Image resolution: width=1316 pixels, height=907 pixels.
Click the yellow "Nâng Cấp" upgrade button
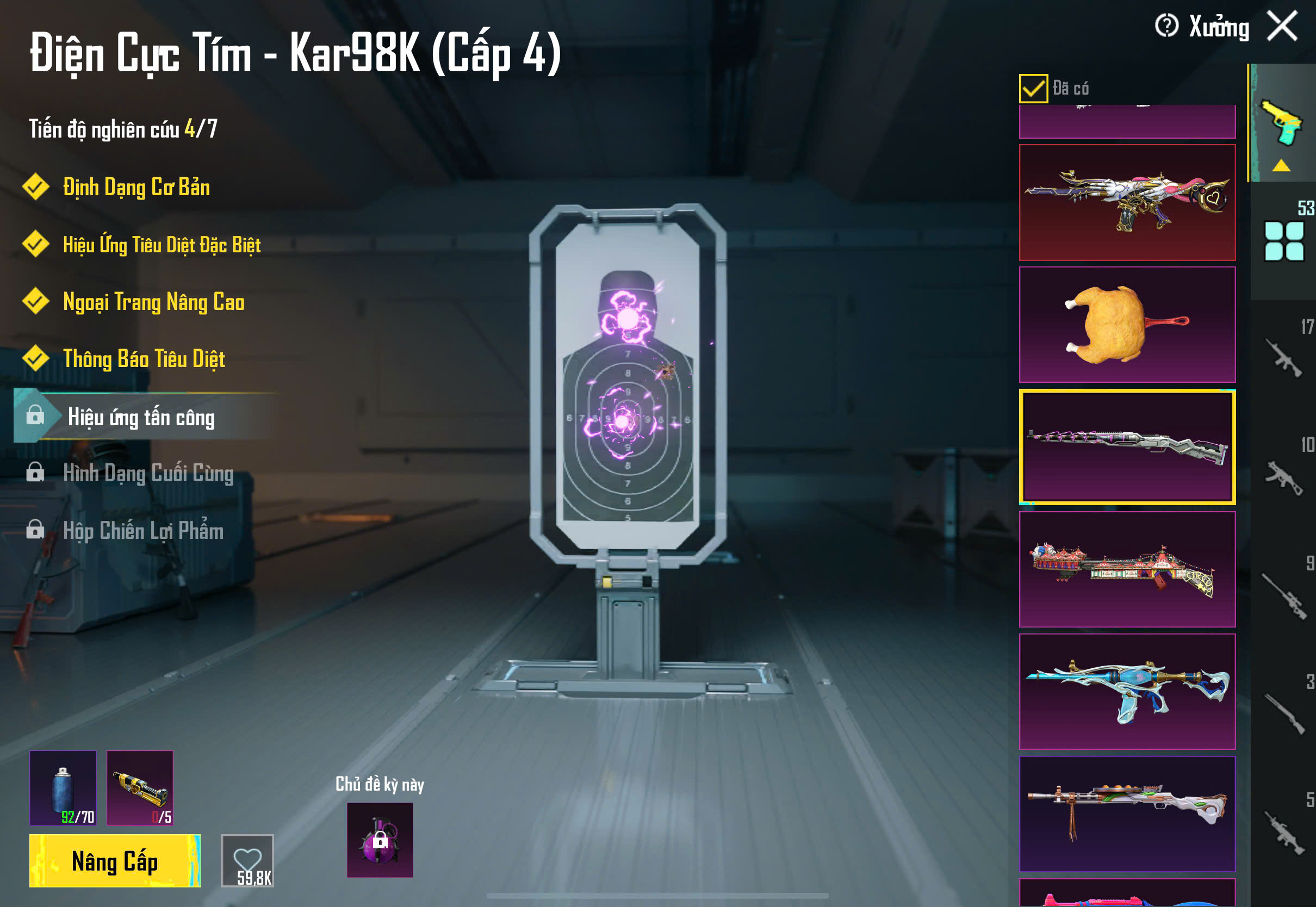coord(115,860)
